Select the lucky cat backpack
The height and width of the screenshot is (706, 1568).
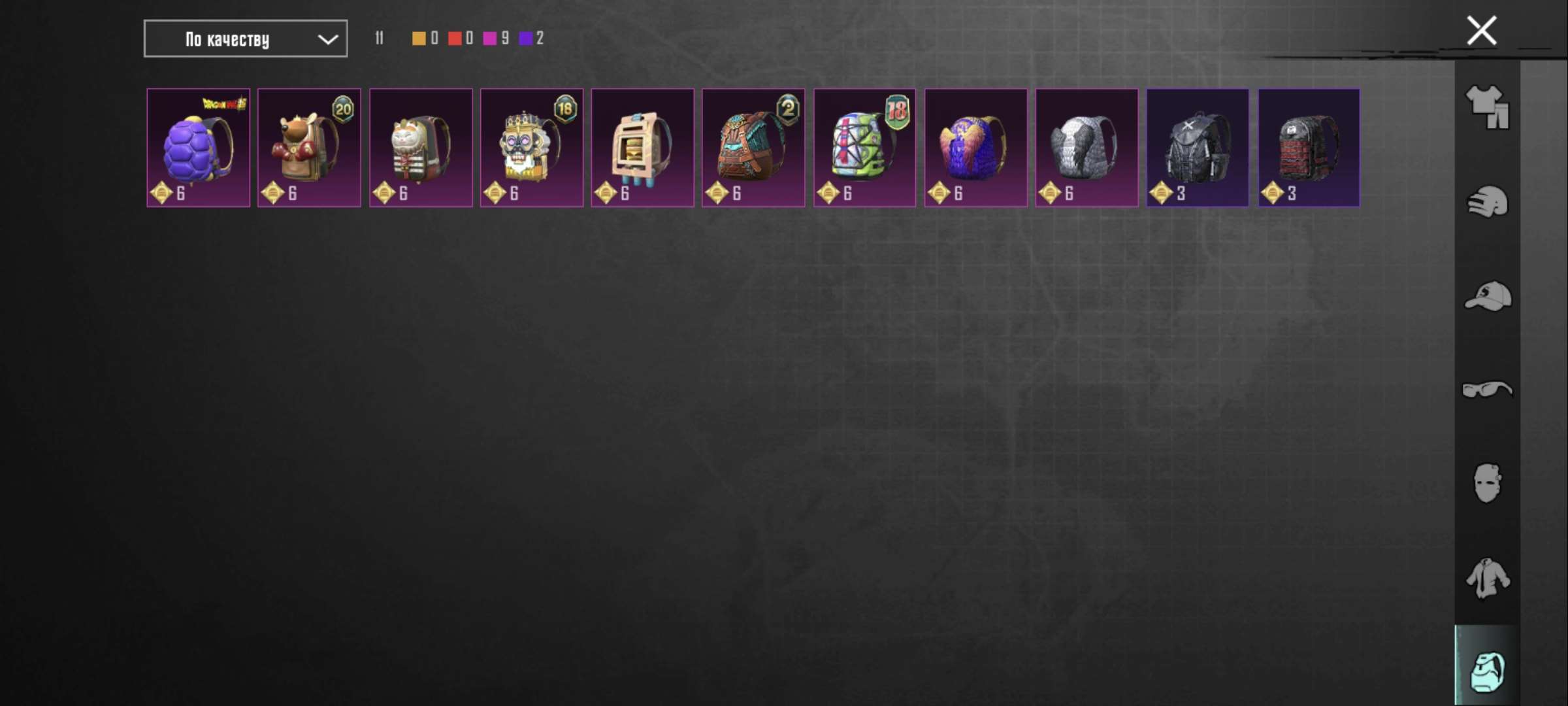tap(421, 148)
